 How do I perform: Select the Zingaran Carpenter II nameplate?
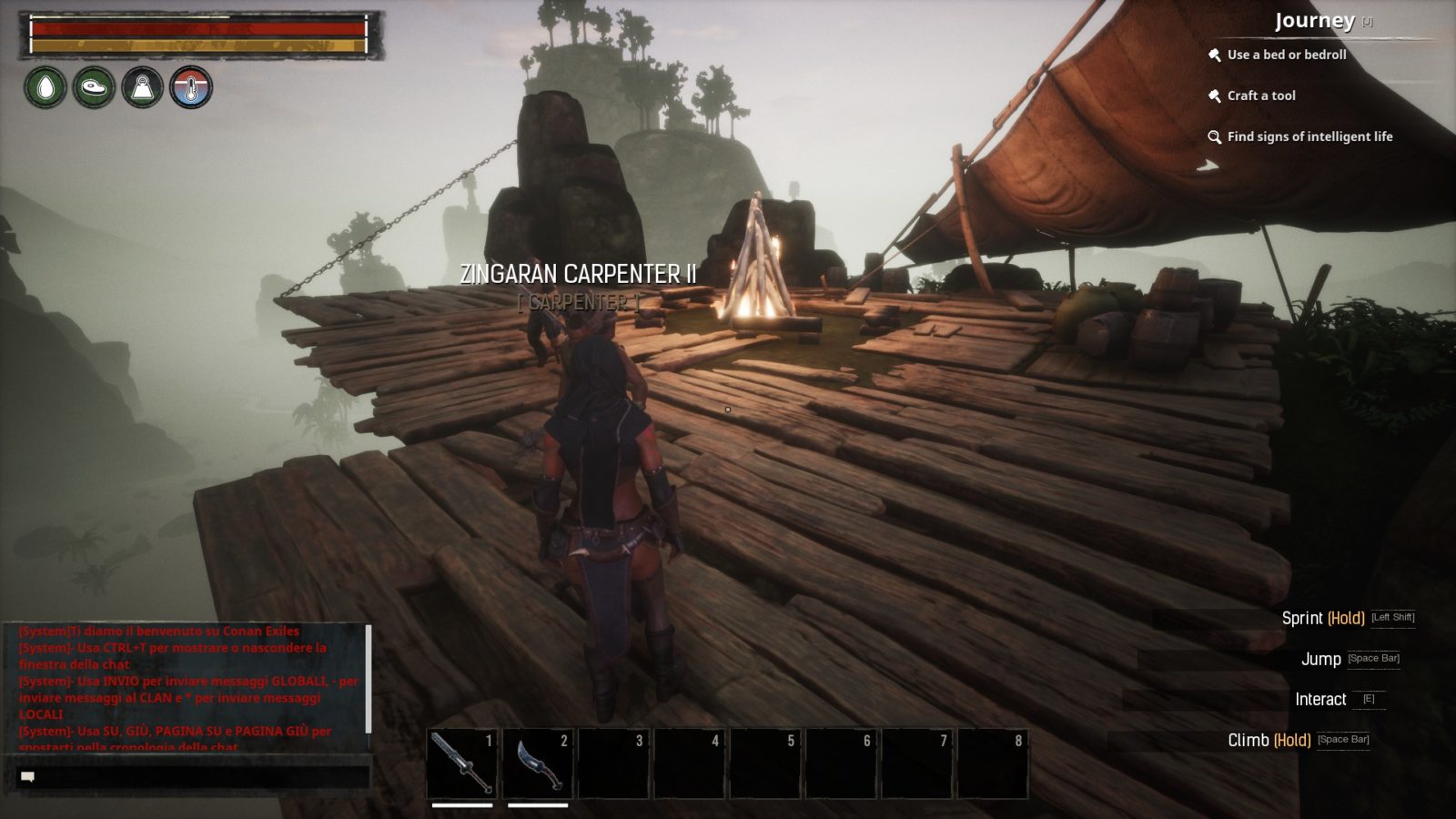click(579, 271)
